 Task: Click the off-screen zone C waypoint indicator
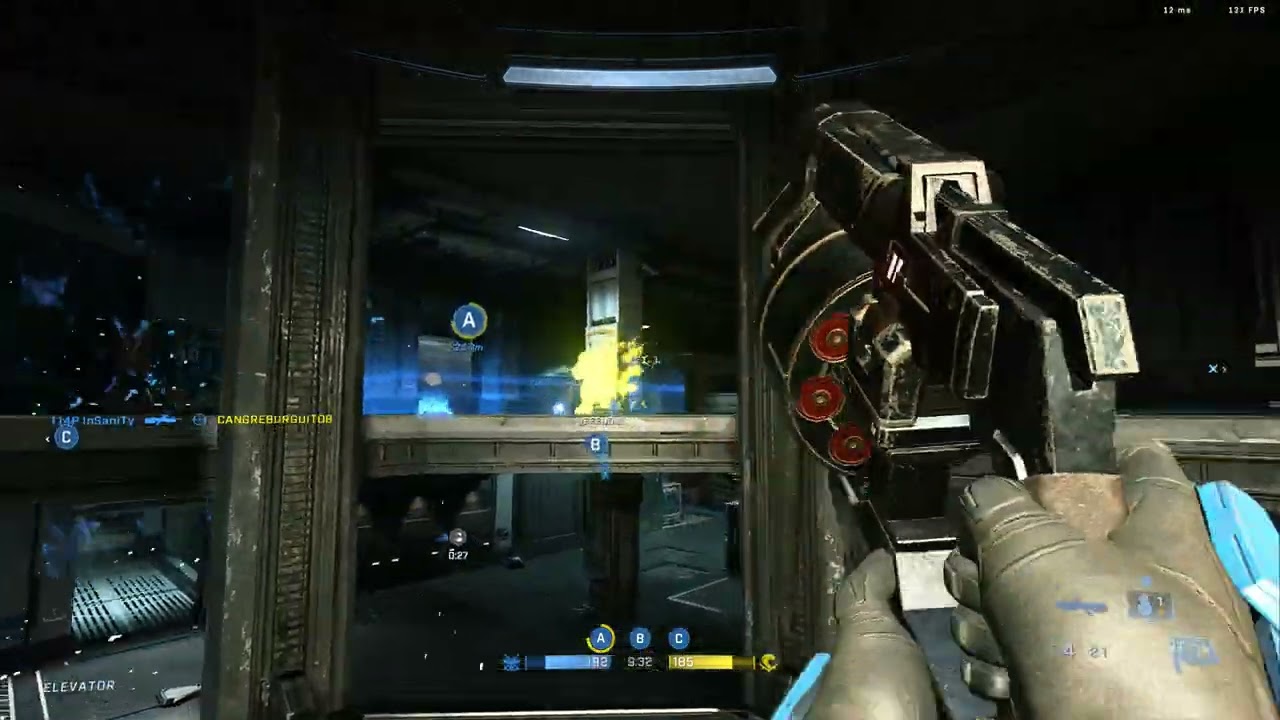(66, 437)
